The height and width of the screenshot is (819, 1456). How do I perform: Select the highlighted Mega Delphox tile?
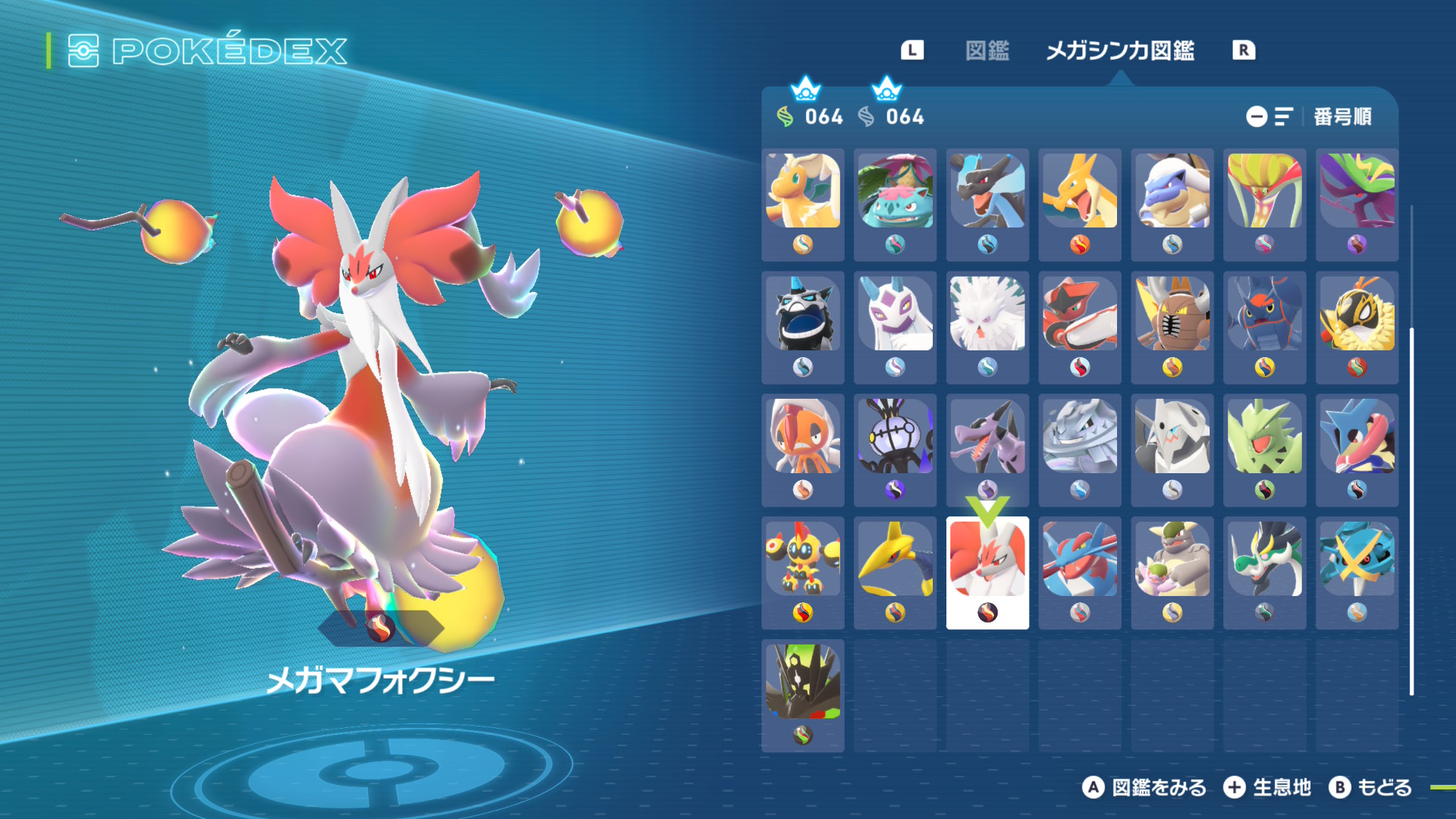click(x=987, y=572)
